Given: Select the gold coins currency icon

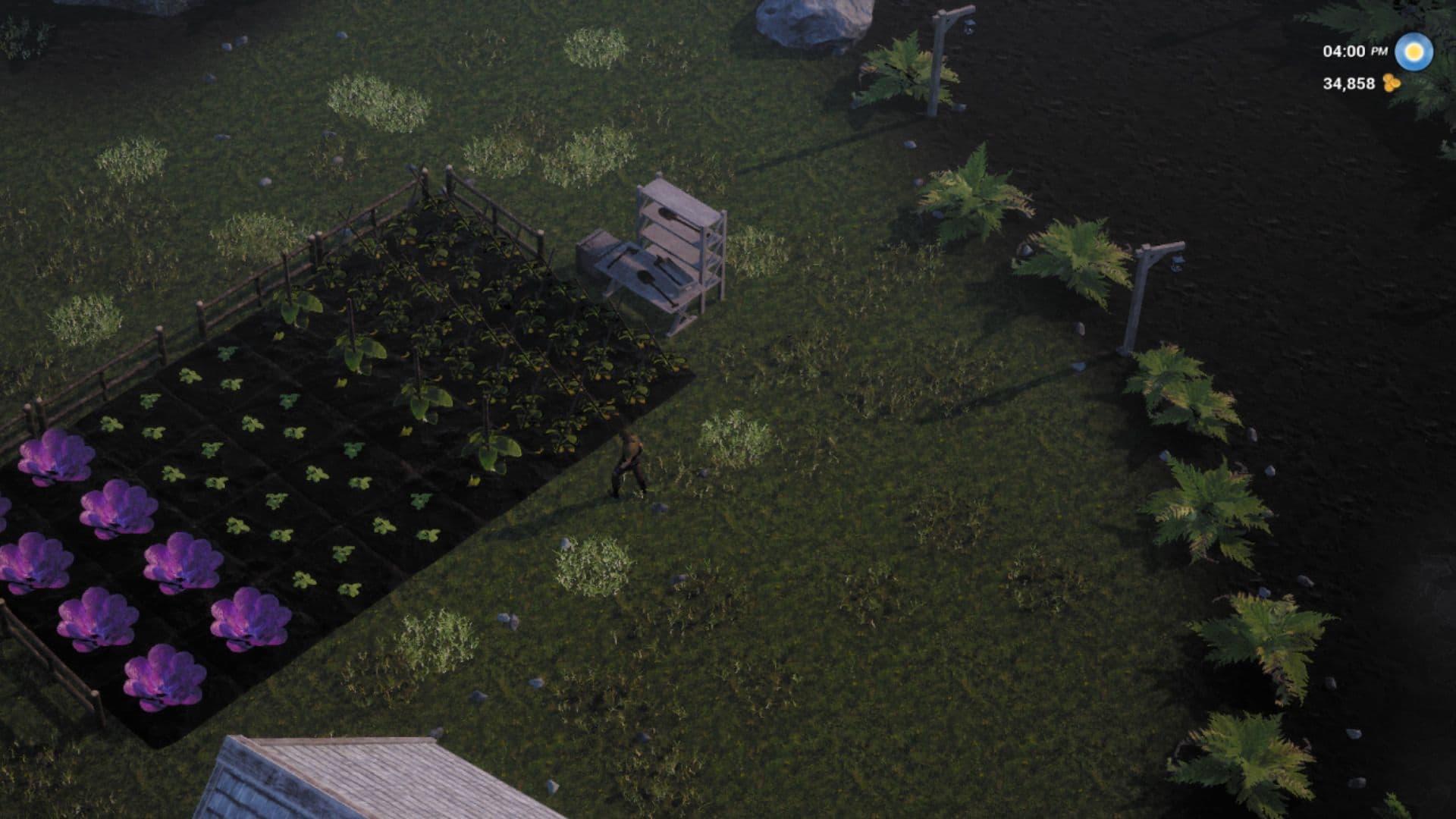Looking at the screenshot, I should click(x=1391, y=83).
